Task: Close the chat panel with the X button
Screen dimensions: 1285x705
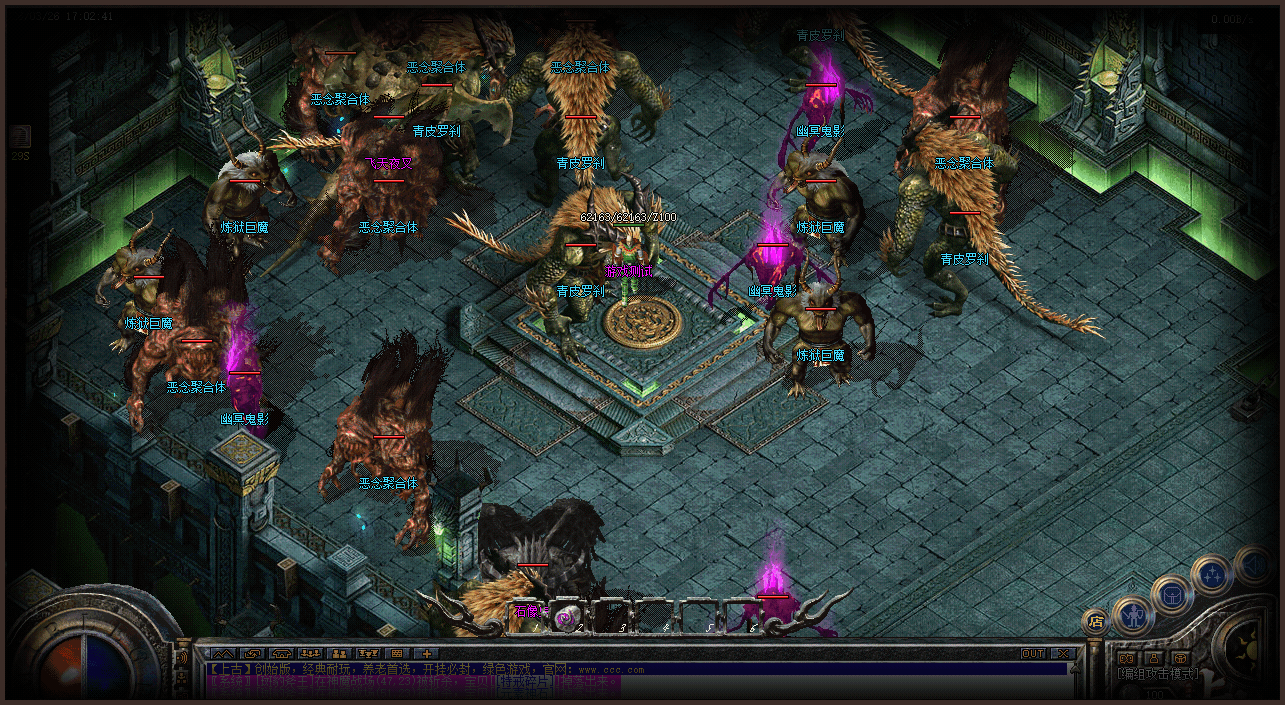Action: [x=1063, y=654]
